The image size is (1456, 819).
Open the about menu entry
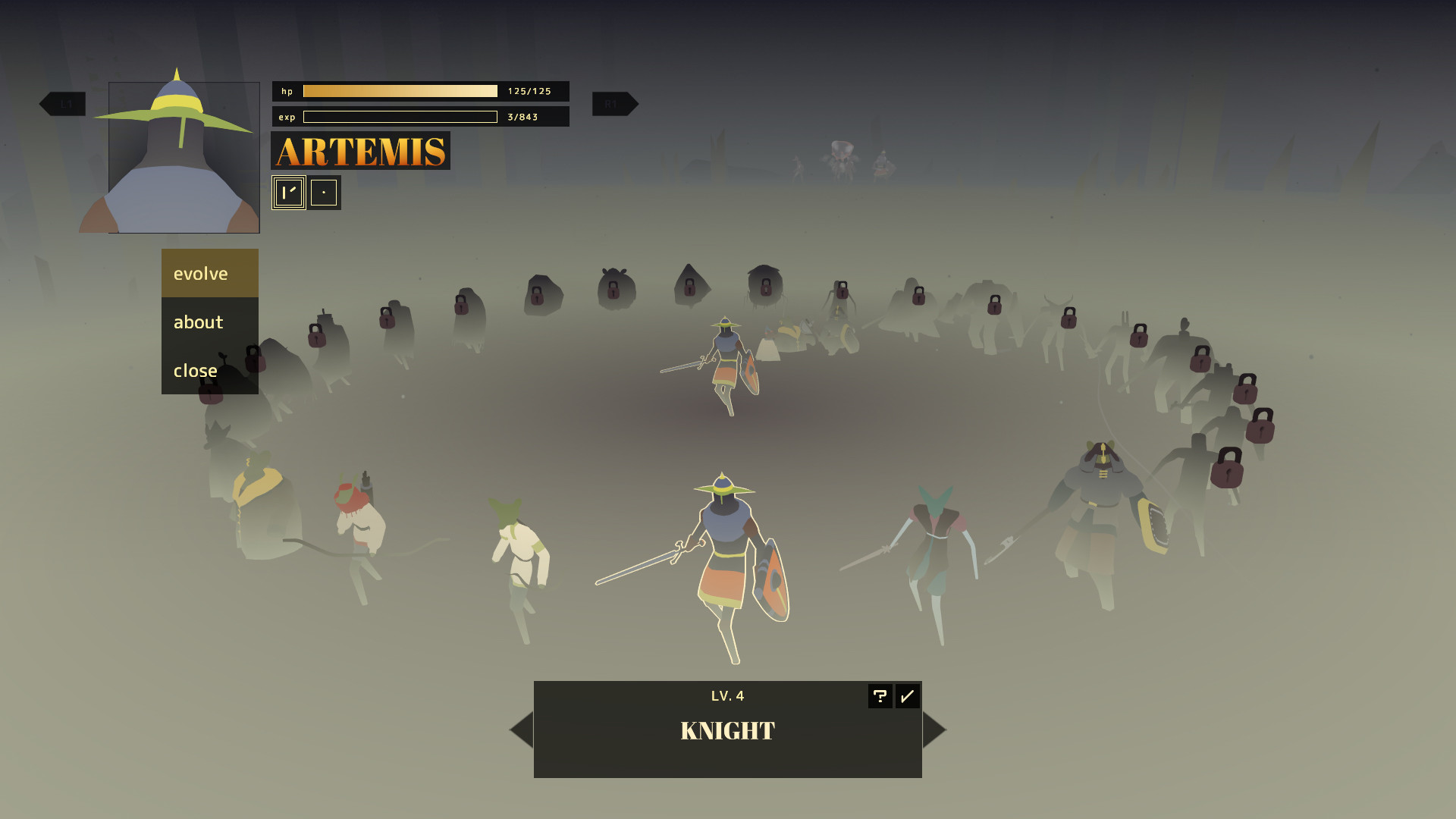209,322
